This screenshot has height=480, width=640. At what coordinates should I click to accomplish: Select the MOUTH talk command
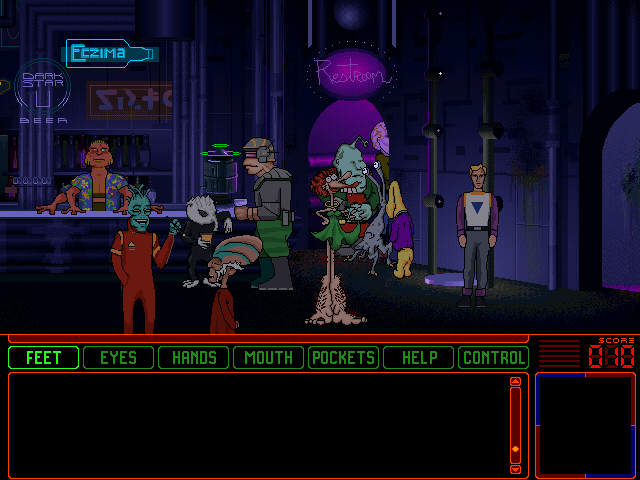tap(269, 357)
